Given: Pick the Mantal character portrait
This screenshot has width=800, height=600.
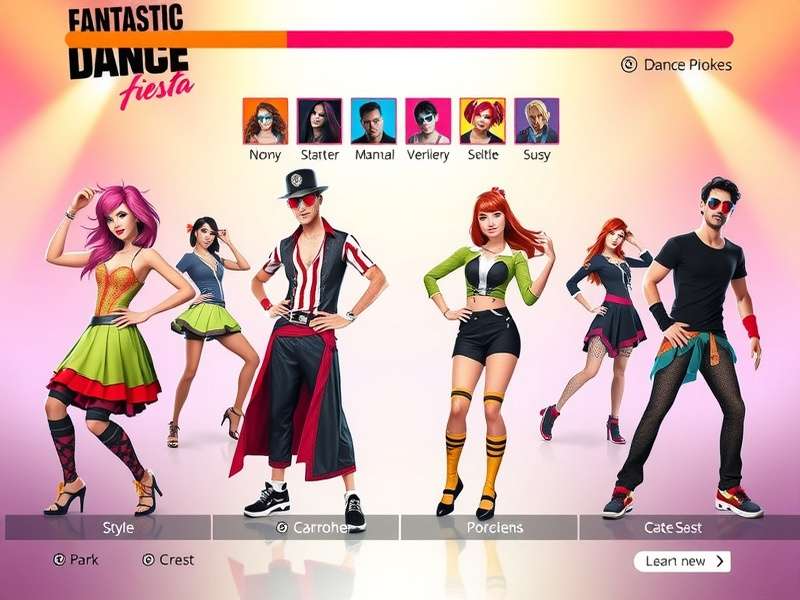Looking at the screenshot, I should coord(374,121).
